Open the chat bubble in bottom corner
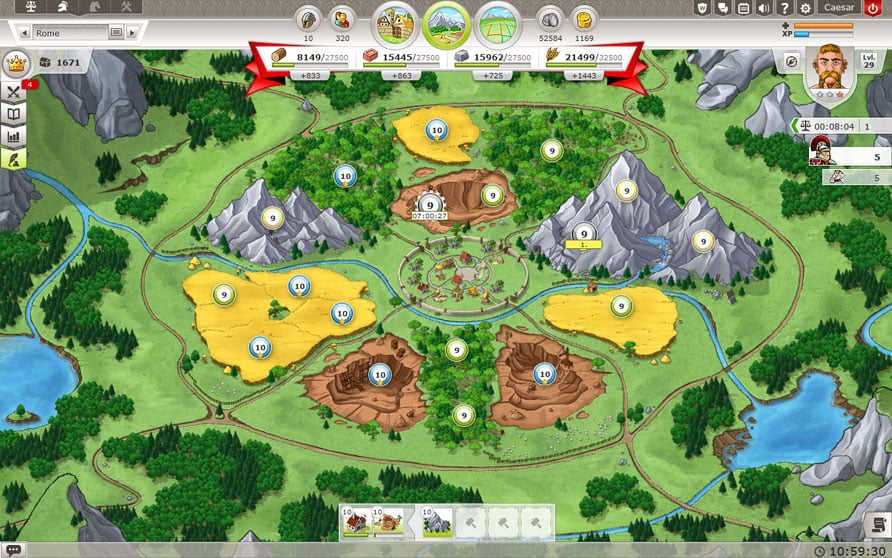 (13, 549)
